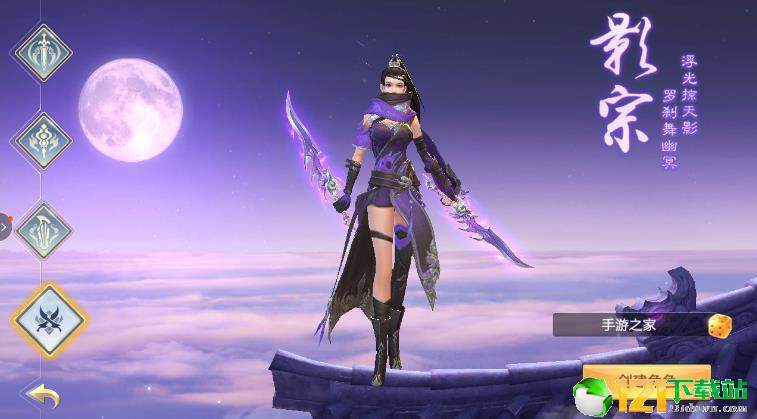Go back with the golden return arrow
The image size is (757, 419).
coord(42,395)
